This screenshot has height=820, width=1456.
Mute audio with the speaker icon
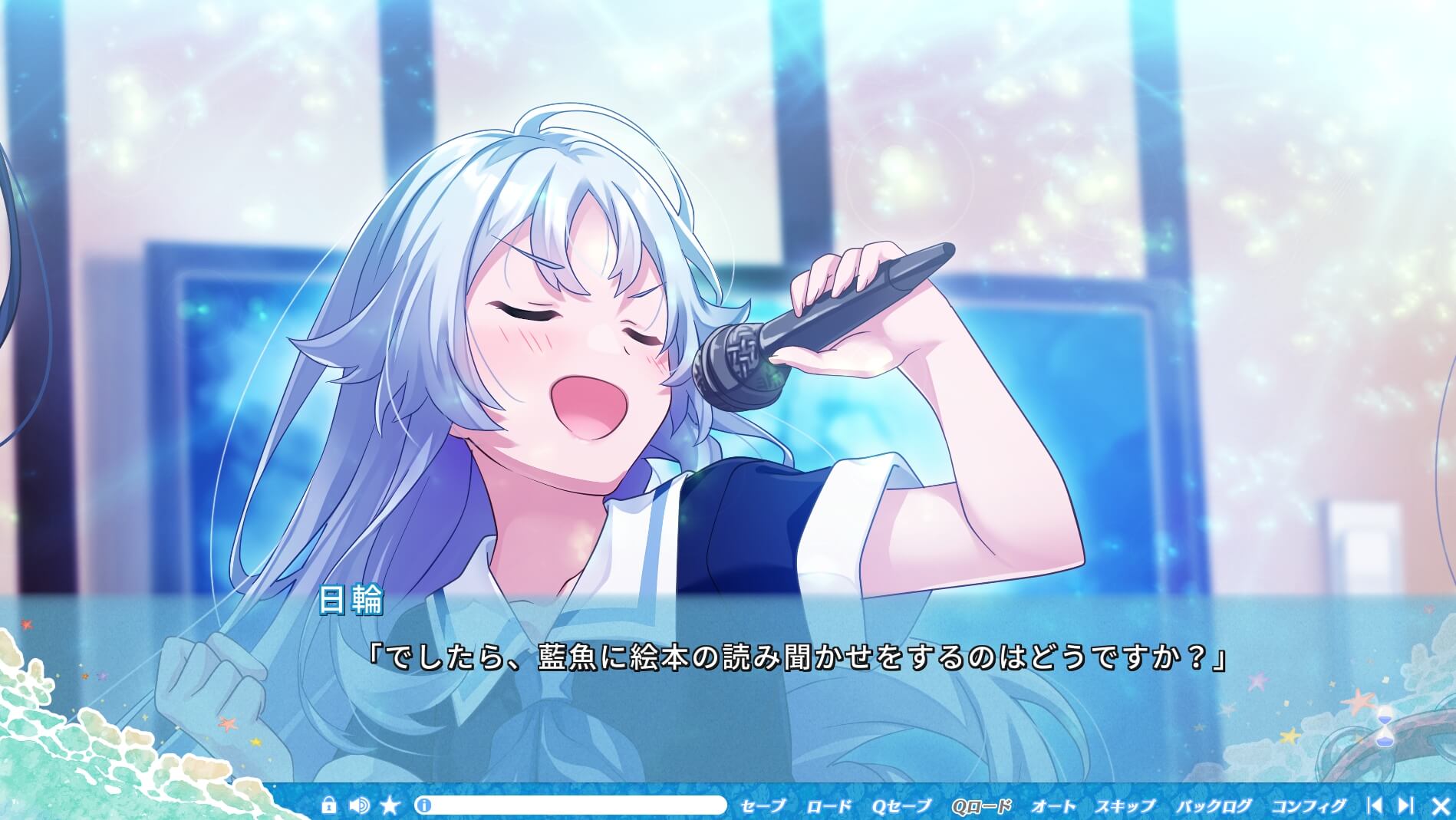coord(357,805)
